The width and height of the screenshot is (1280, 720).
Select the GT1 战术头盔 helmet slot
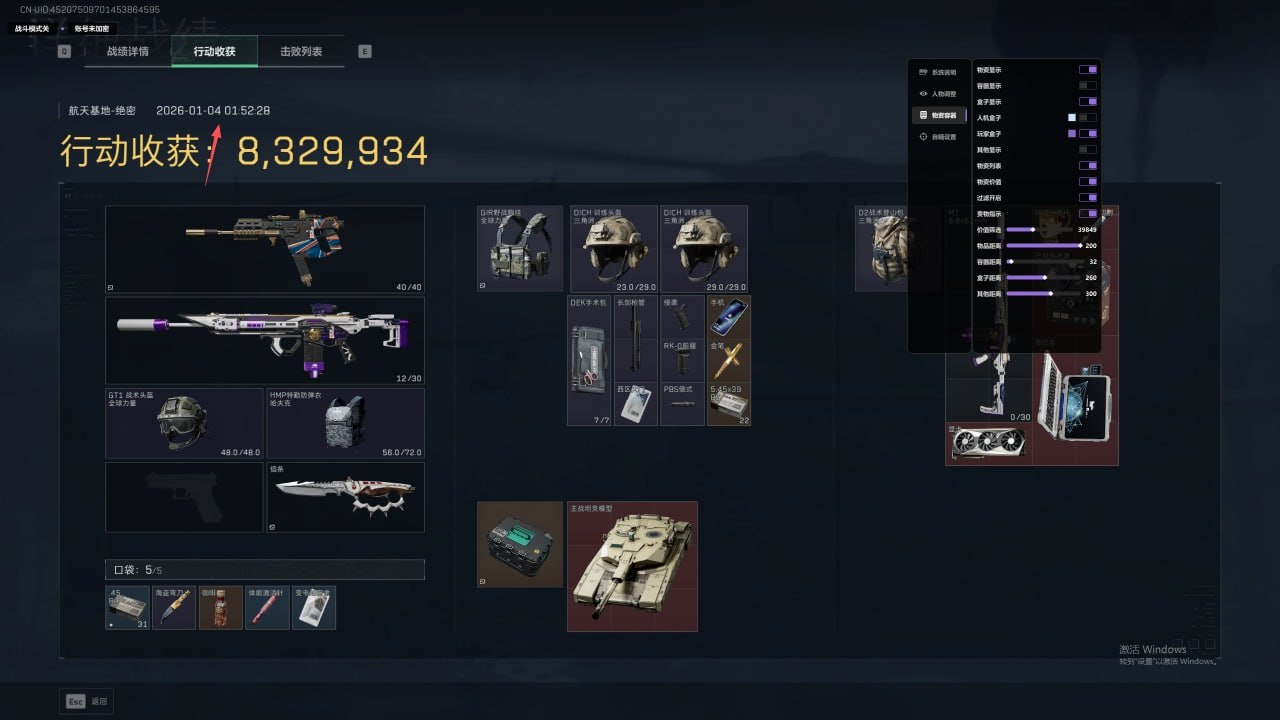tap(184, 424)
